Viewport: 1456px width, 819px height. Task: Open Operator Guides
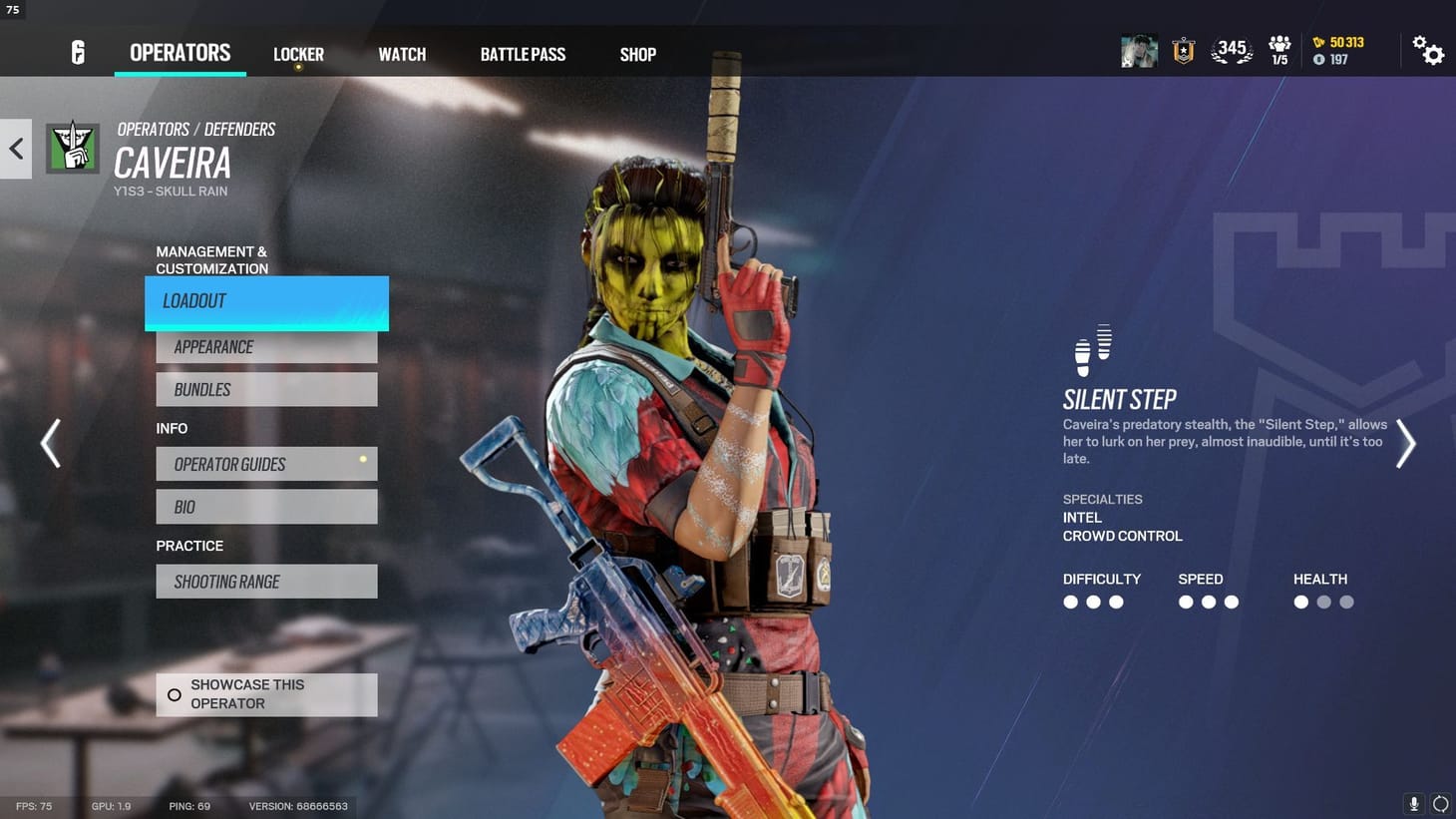click(x=265, y=464)
